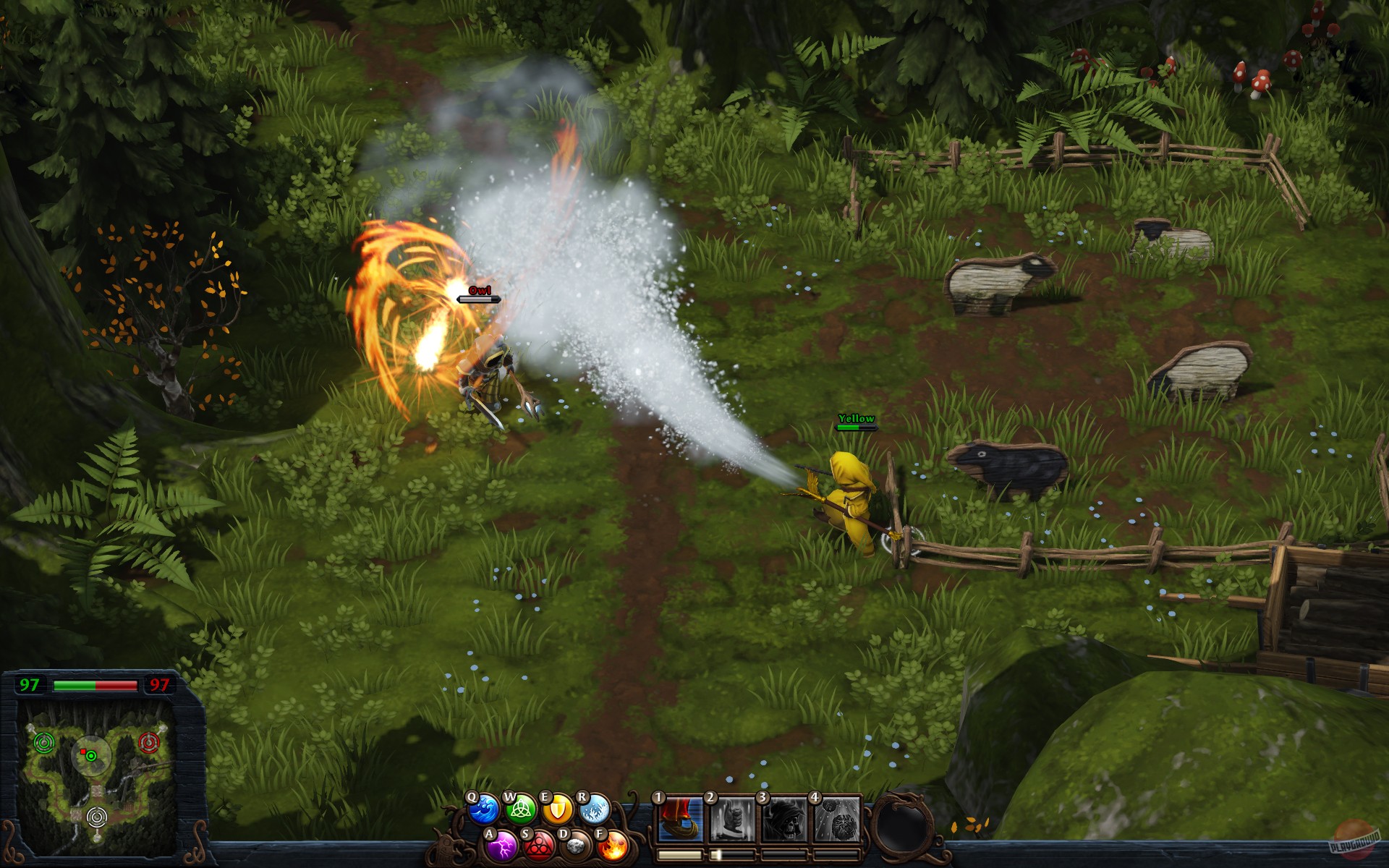Click the green-red score progress bar
The height and width of the screenshot is (868, 1389).
coord(95,684)
